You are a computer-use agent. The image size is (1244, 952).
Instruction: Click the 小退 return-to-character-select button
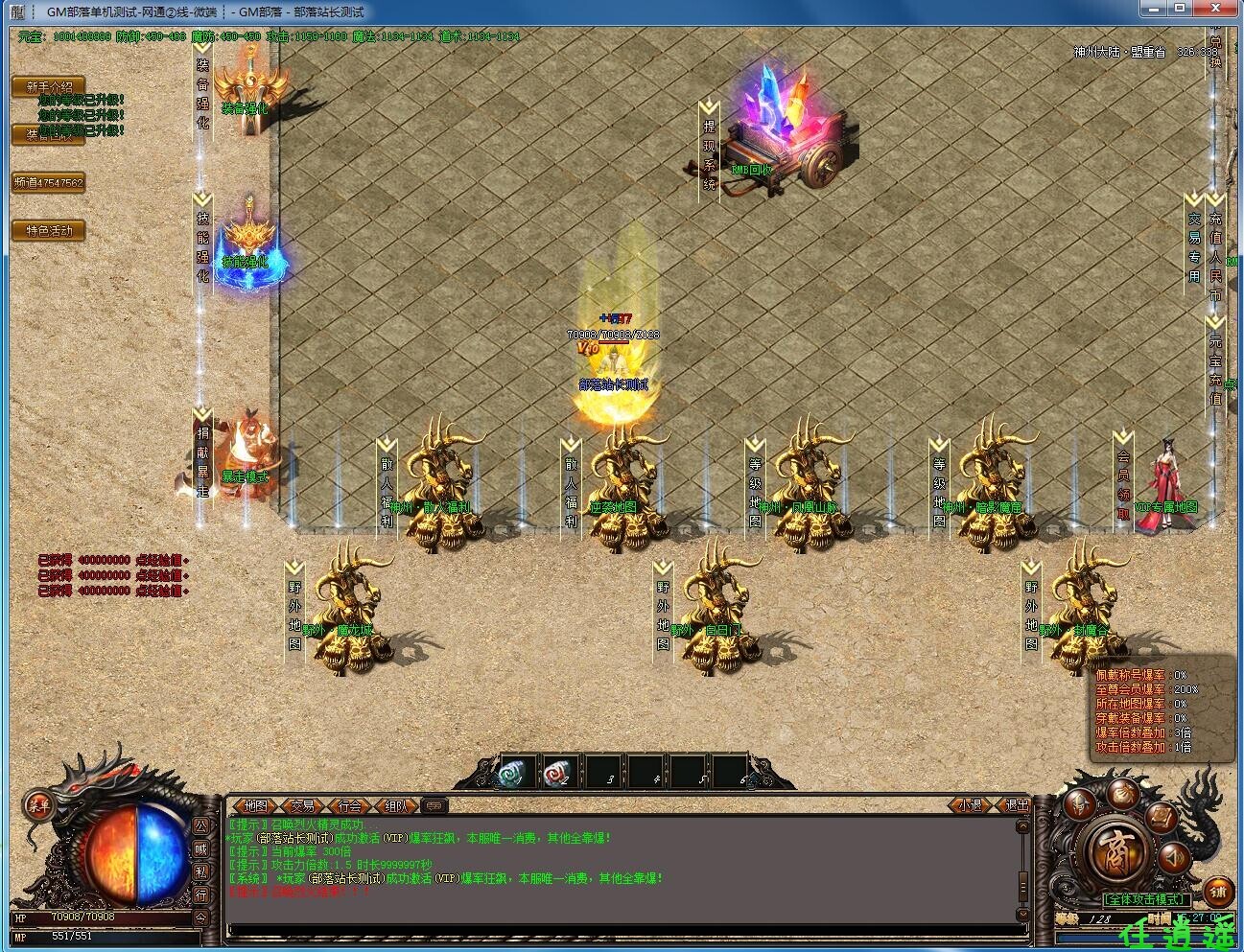coord(971,806)
